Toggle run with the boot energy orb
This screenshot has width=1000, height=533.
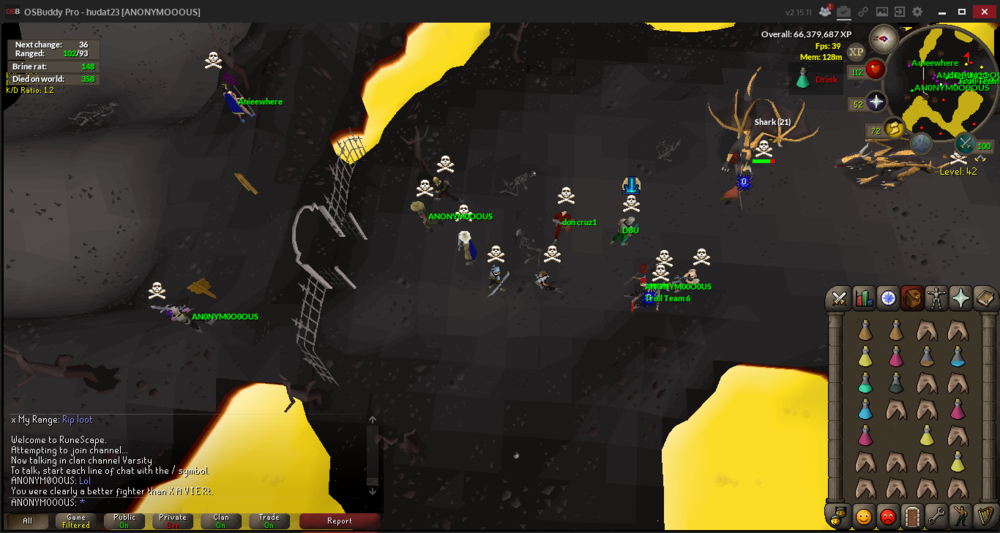(894, 129)
